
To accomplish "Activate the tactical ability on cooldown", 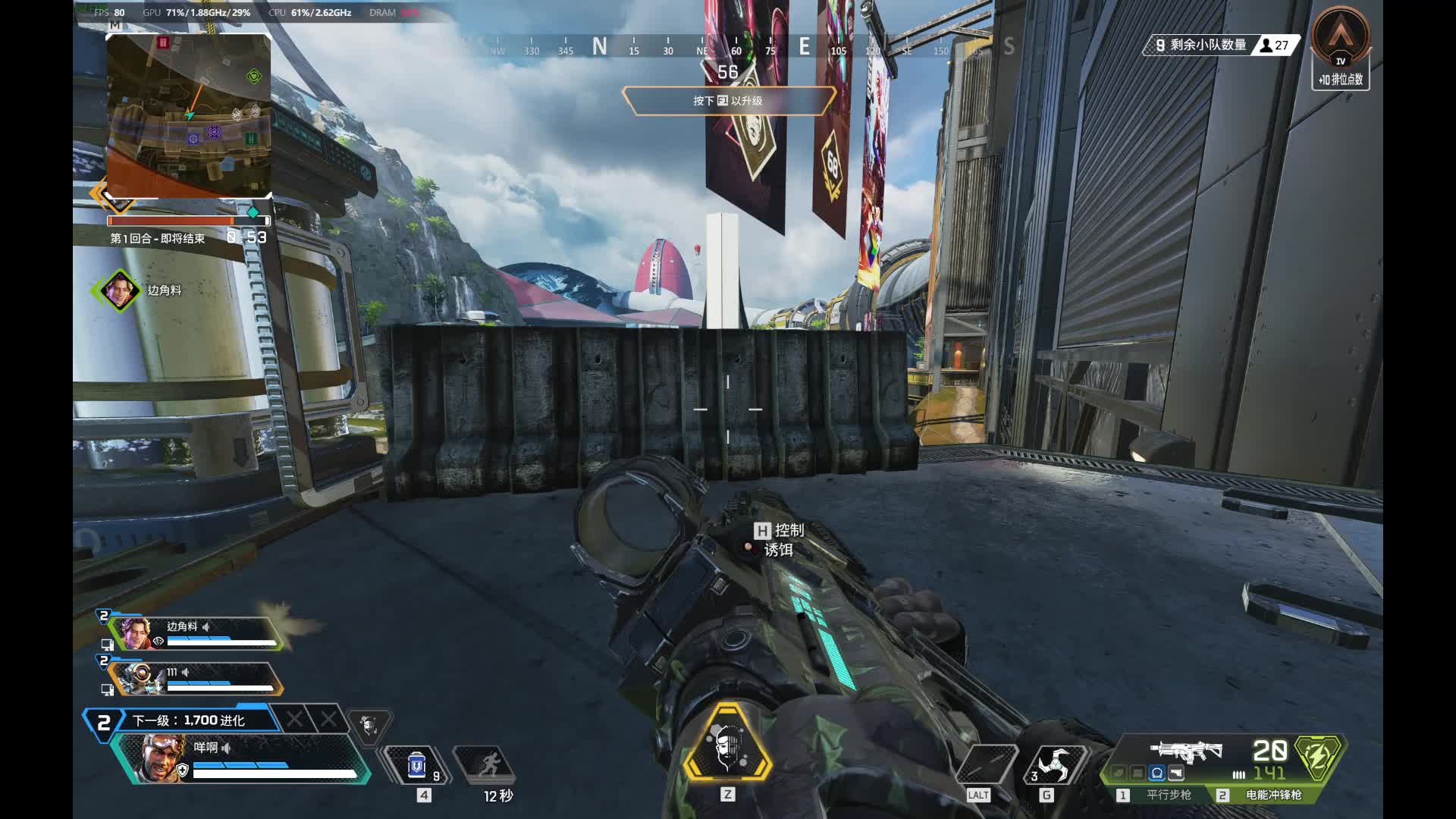I will [487, 764].
